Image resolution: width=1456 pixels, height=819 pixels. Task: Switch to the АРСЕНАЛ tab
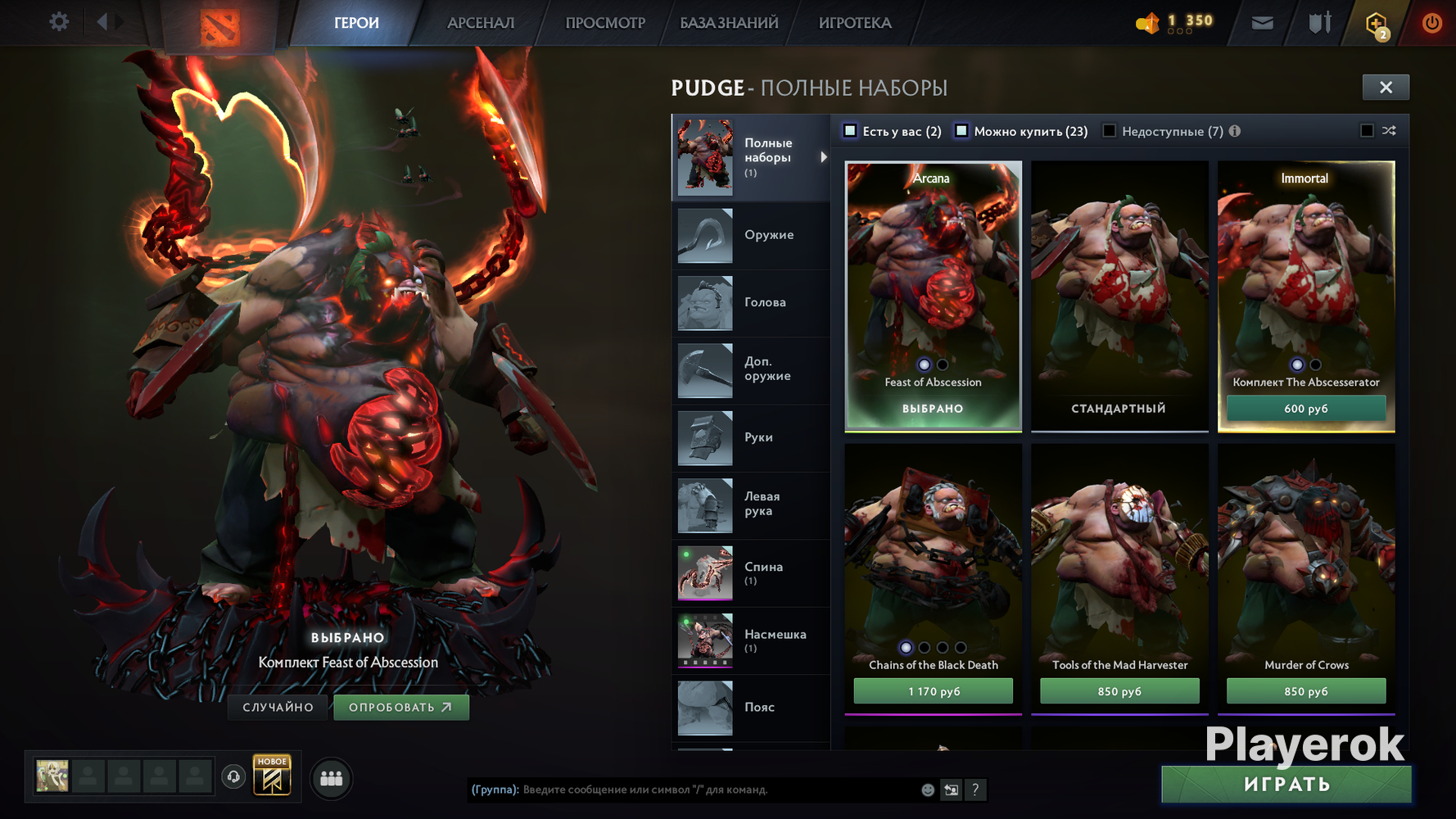[481, 23]
